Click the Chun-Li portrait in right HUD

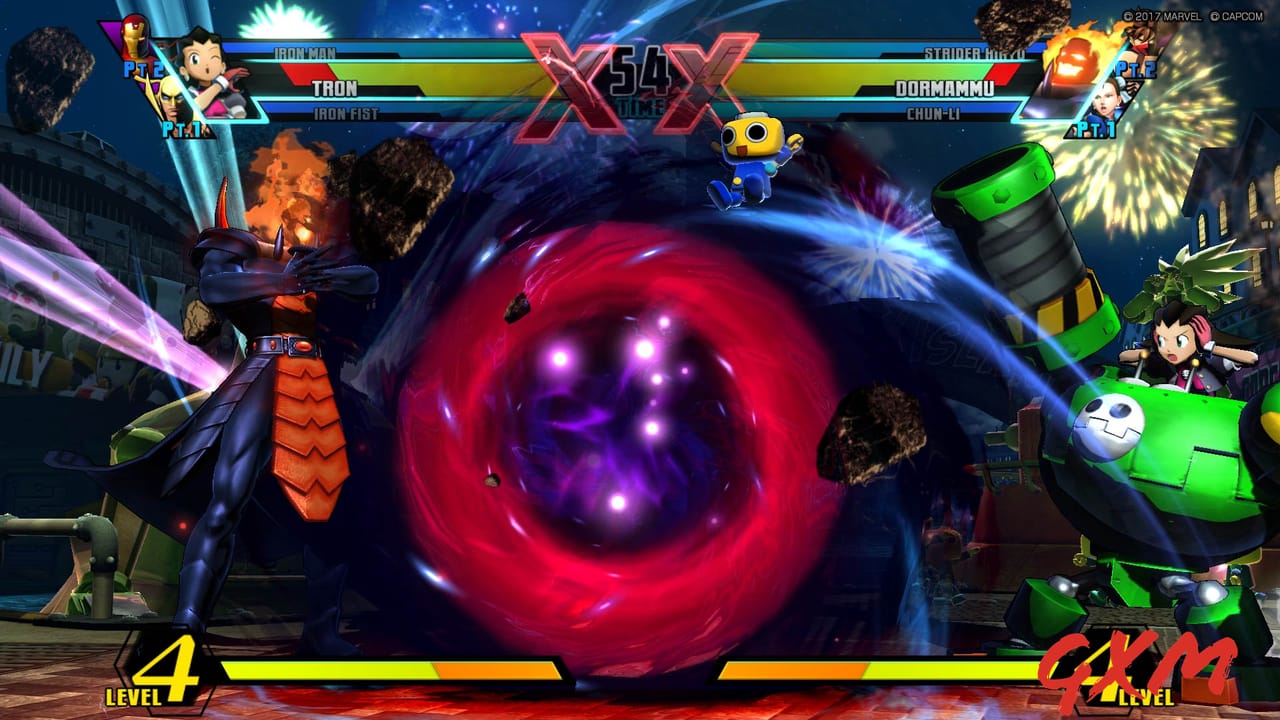pyautogui.click(x=1107, y=102)
